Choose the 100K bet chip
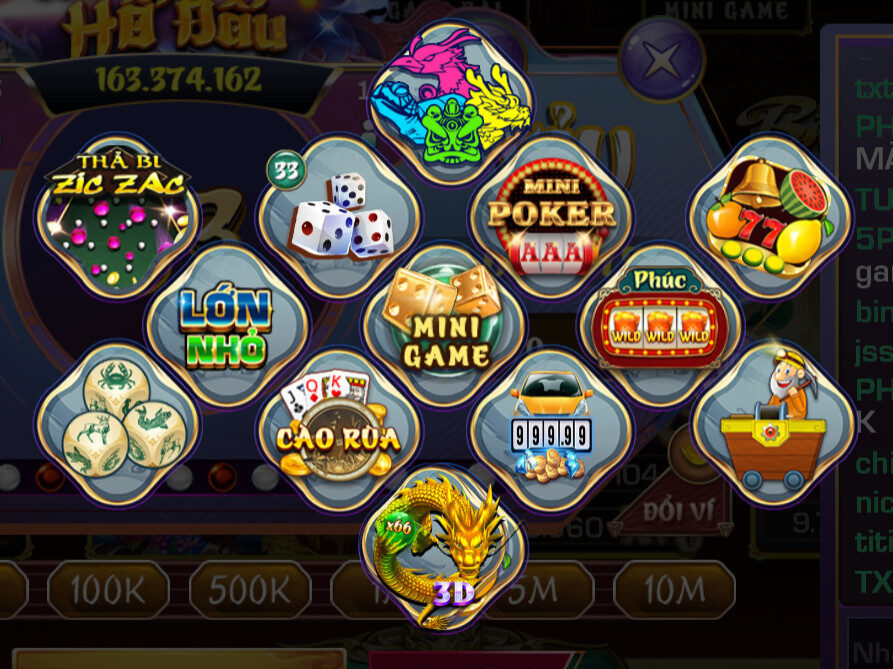893x669 pixels. click(x=110, y=590)
